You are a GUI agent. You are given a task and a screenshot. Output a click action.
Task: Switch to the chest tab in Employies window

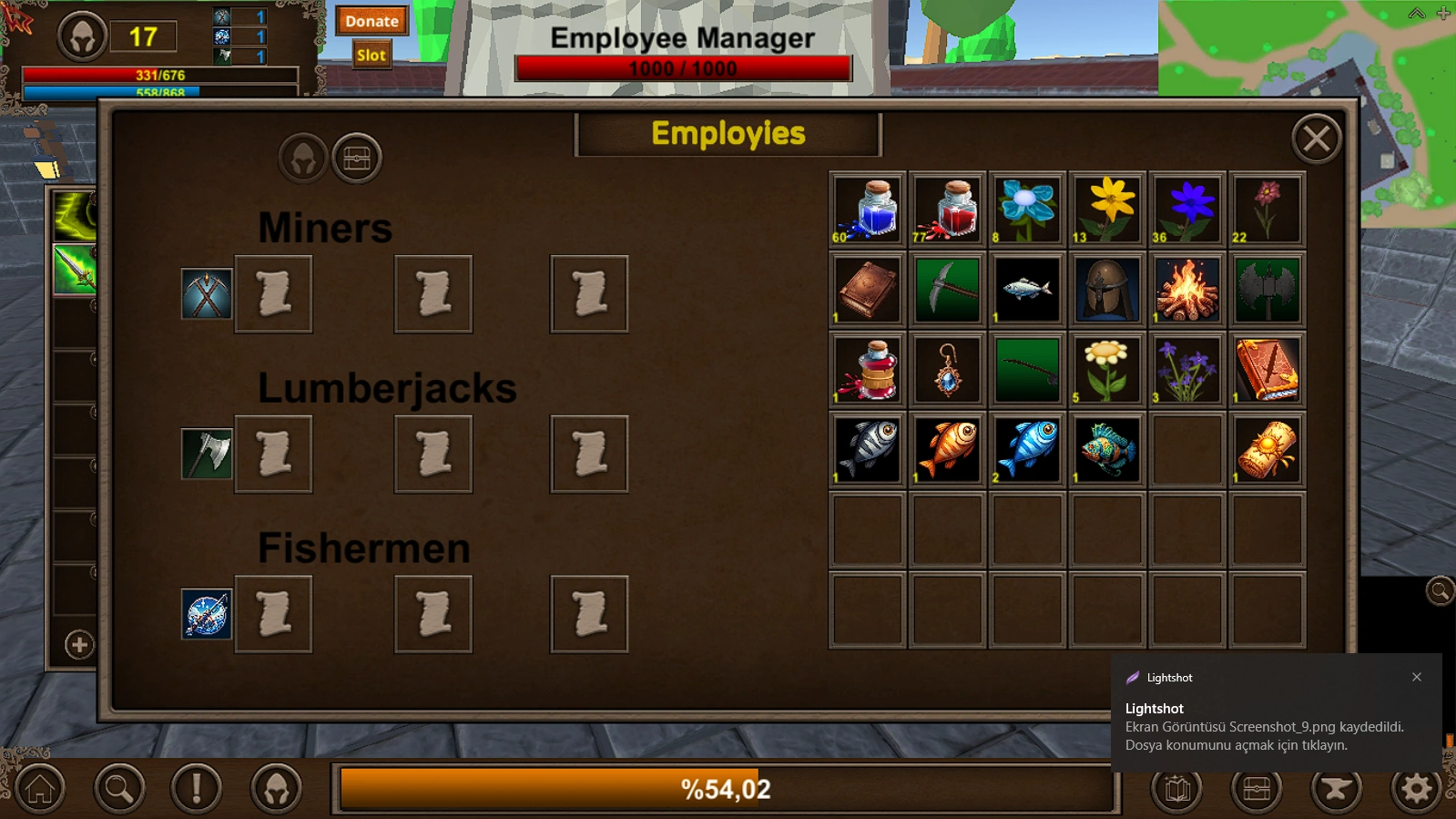tap(357, 157)
